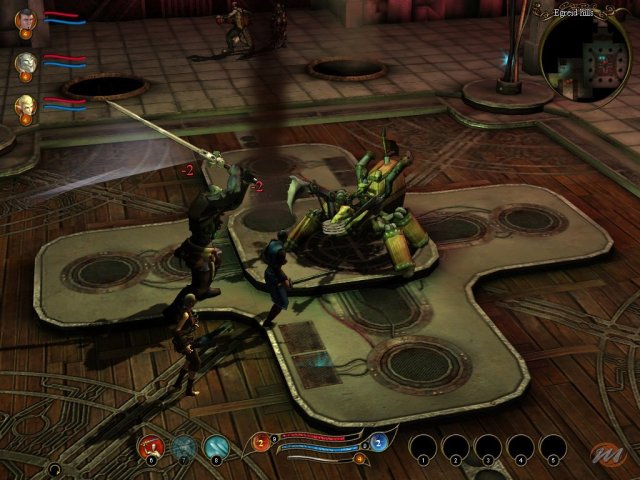Select the pale white-faced party member portrait
The width and height of the screenshot is (640, 480).
26,62
